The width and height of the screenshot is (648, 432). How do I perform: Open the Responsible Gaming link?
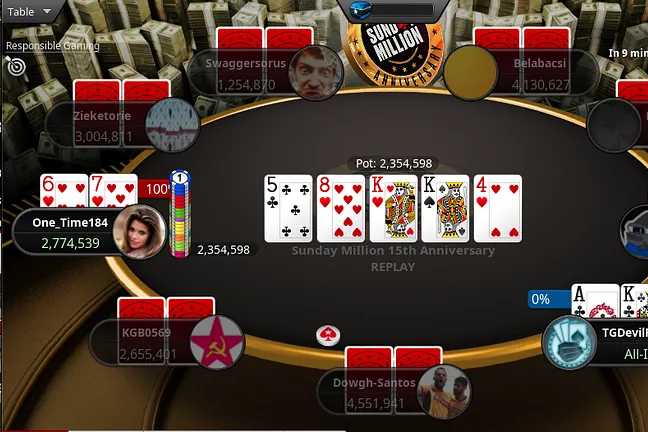pyautogui.click(x=52, y=45)
